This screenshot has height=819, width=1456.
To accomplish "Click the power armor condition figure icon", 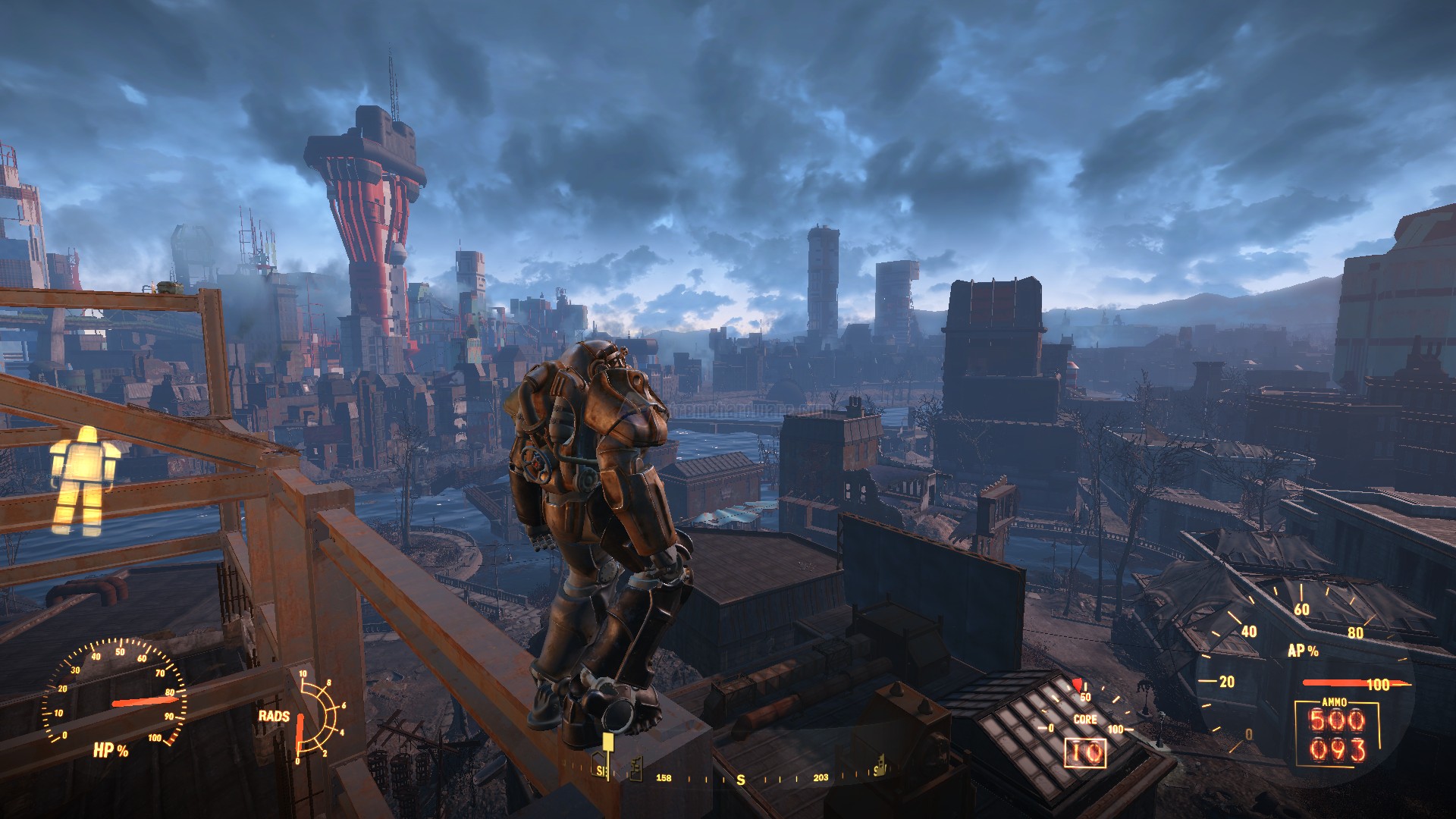I will [83, 480].
